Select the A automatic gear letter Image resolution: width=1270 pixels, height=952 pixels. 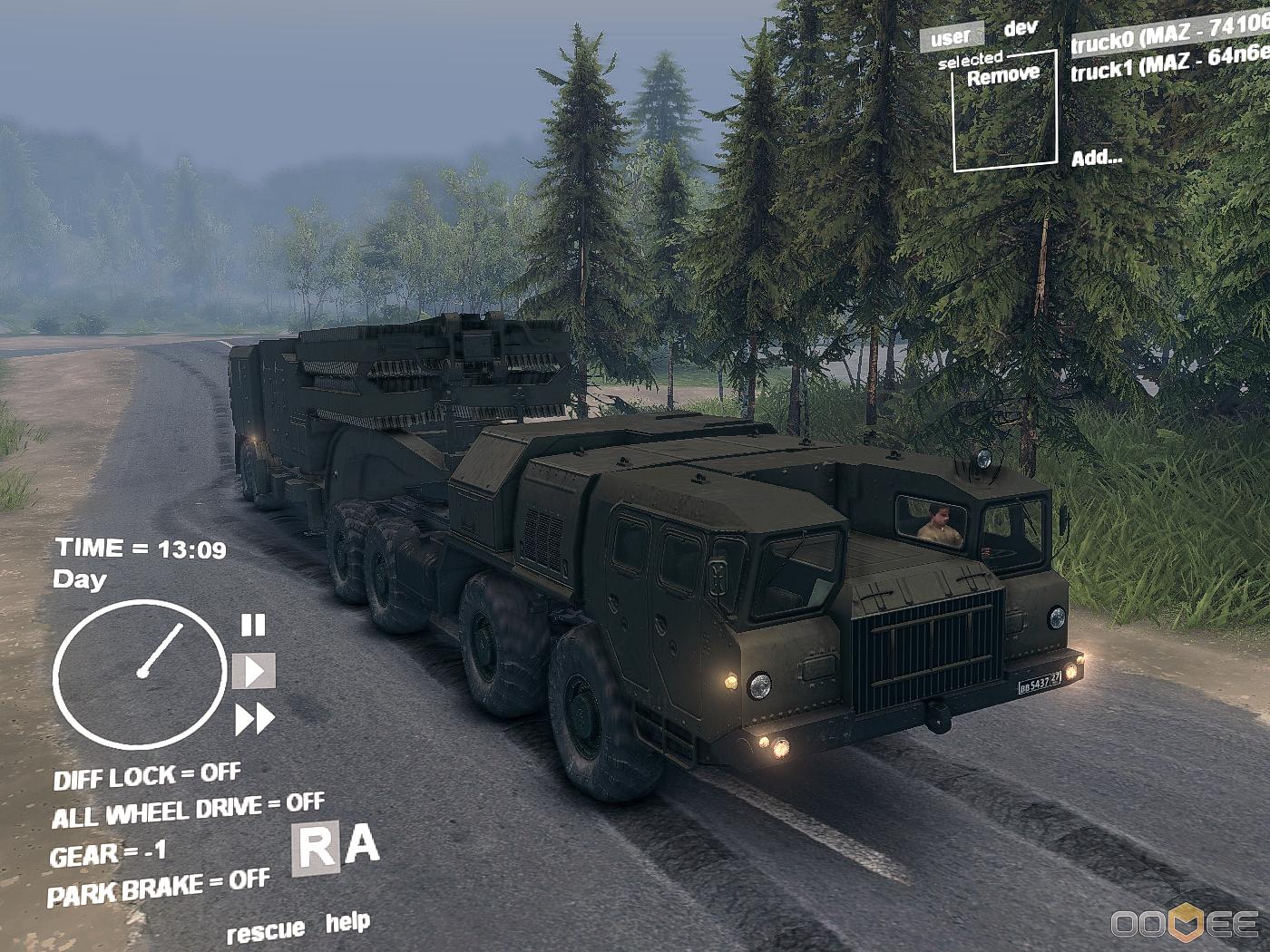pyautogui.click(x=361, y=845)
